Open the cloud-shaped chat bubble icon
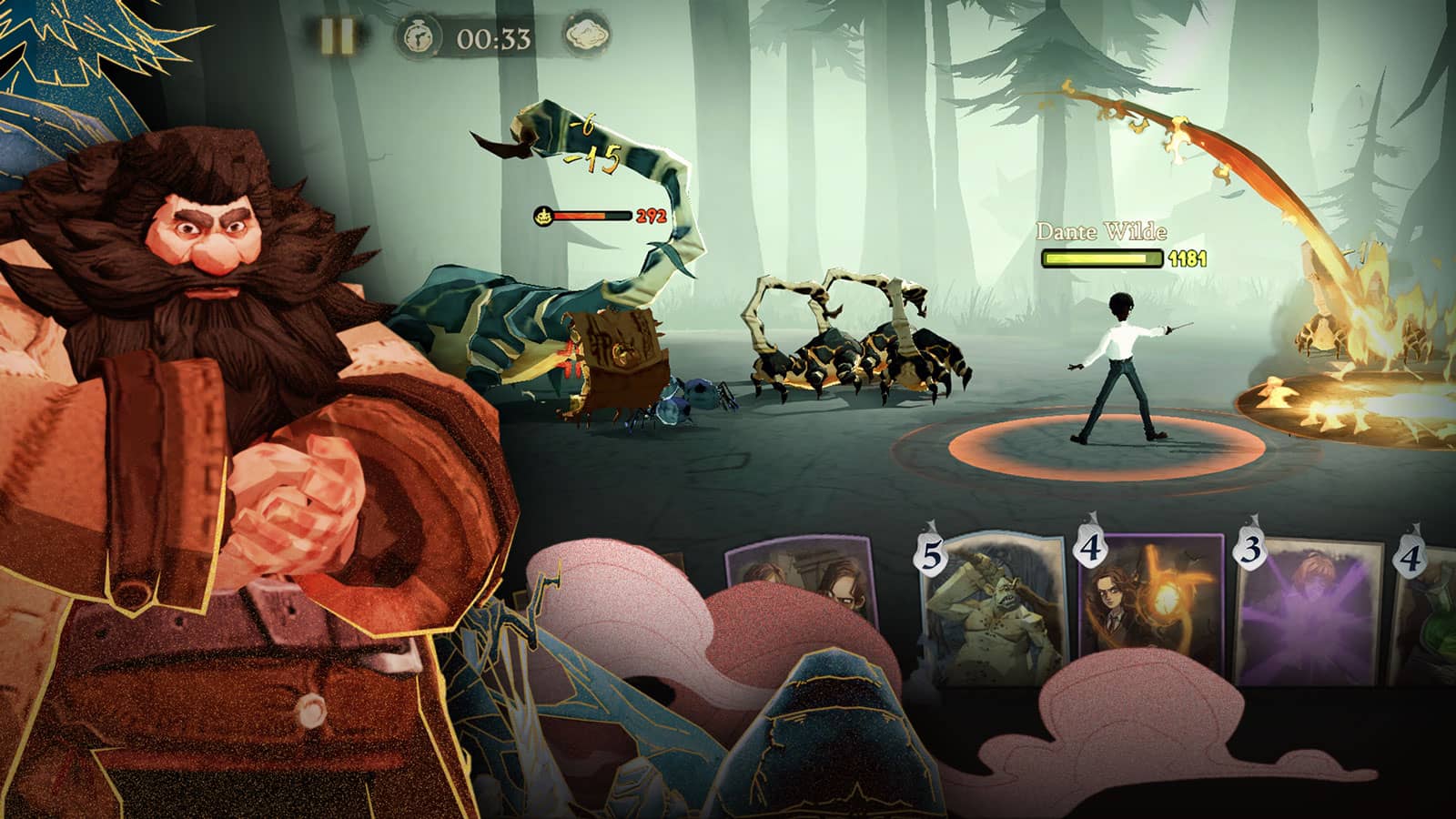 coord(587,36)
